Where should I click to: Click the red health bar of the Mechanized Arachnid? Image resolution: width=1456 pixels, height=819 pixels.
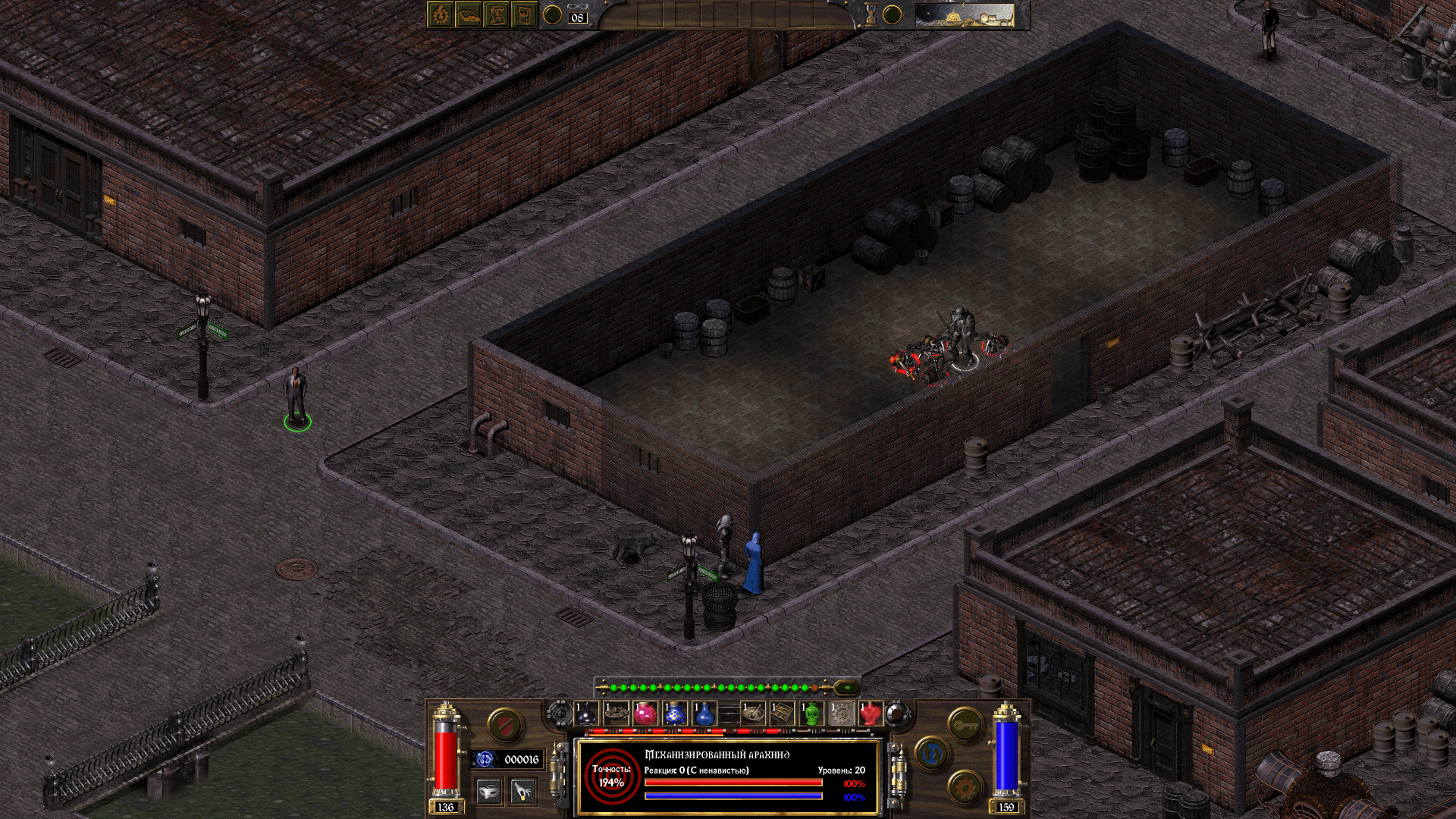[733, 781]
